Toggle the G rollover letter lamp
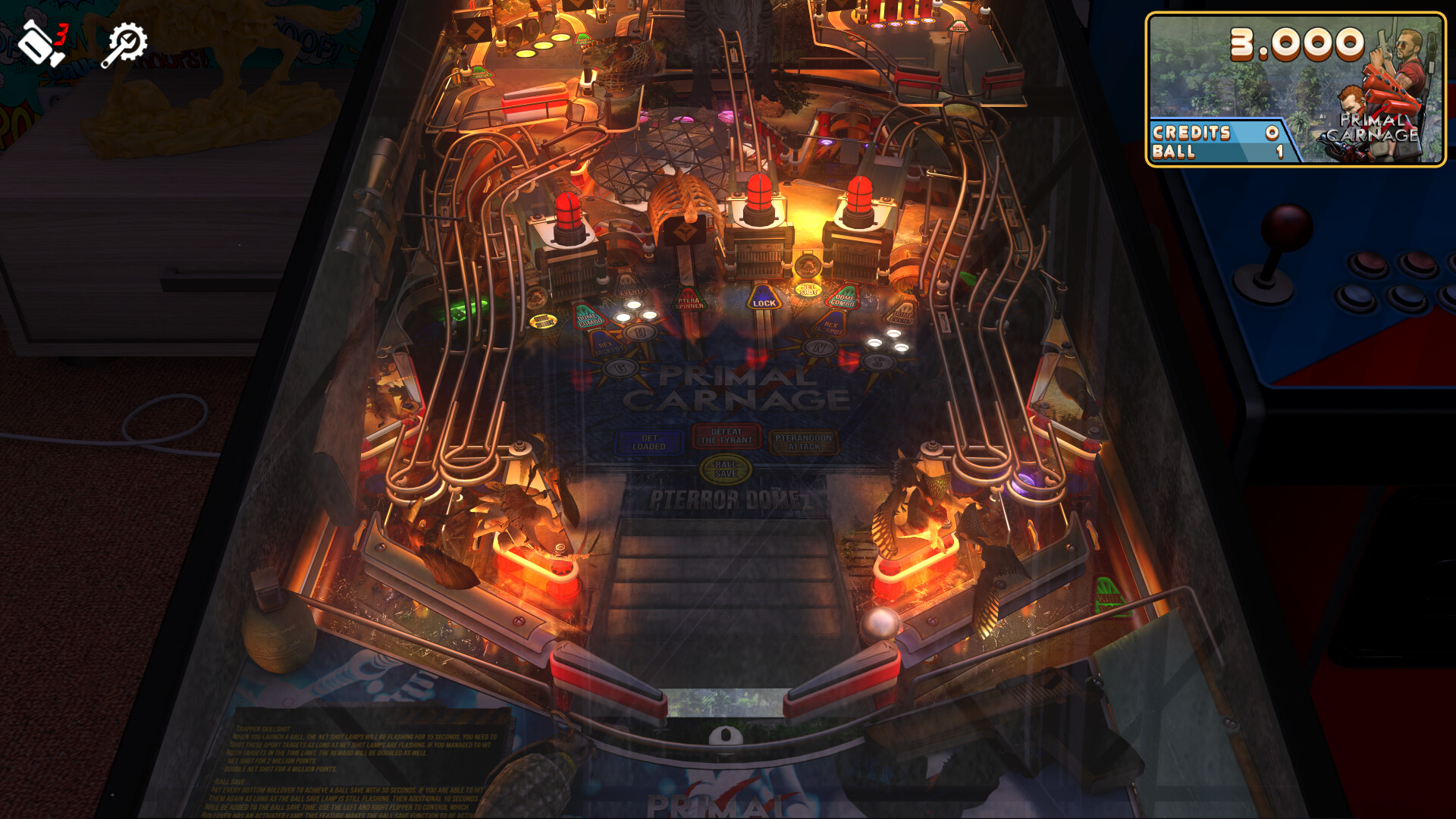The height and width of the screenshot is (819, 1456). (x=620, y=368)
